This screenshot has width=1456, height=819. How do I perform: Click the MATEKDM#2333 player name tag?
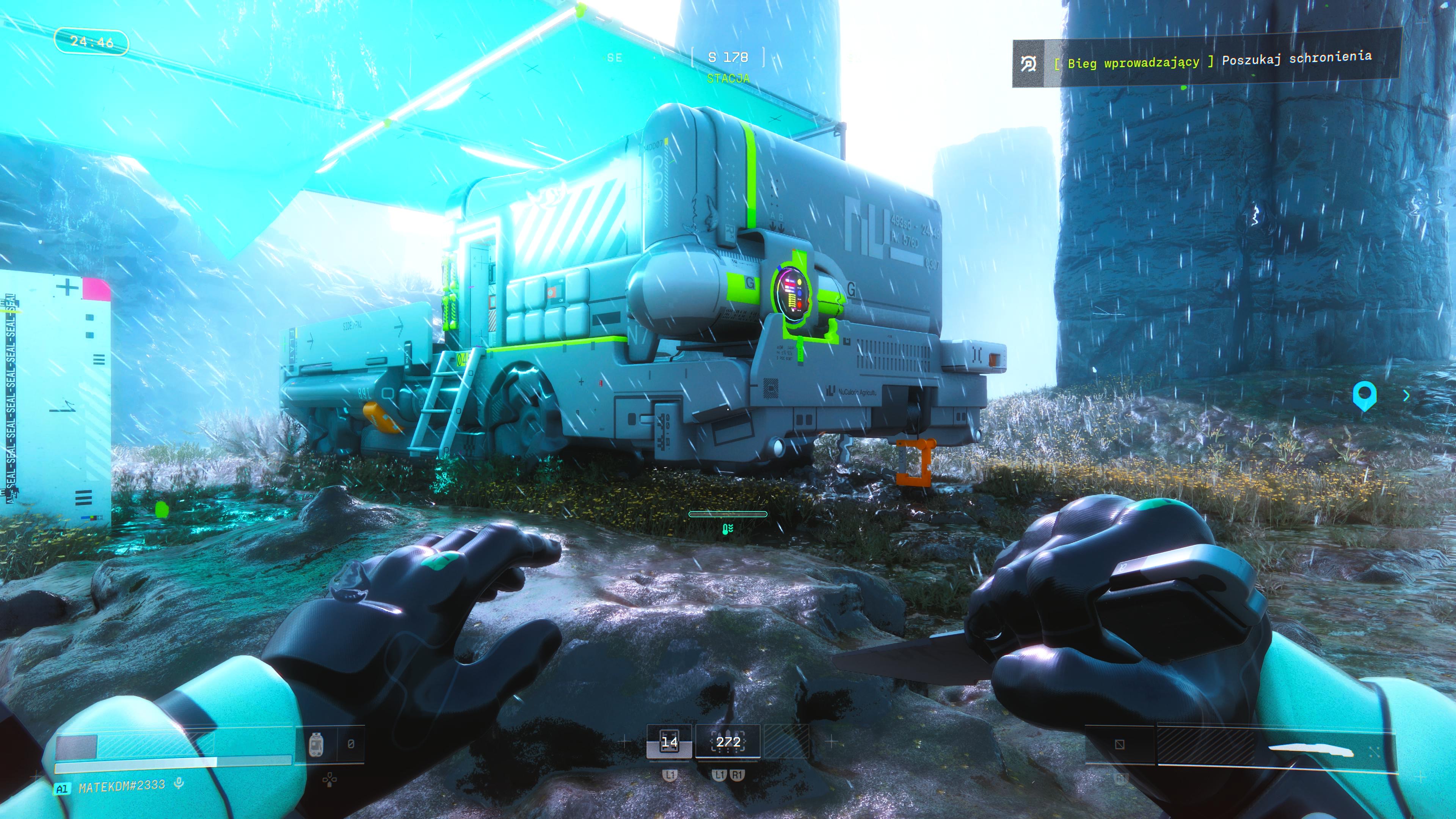point(121,786)
